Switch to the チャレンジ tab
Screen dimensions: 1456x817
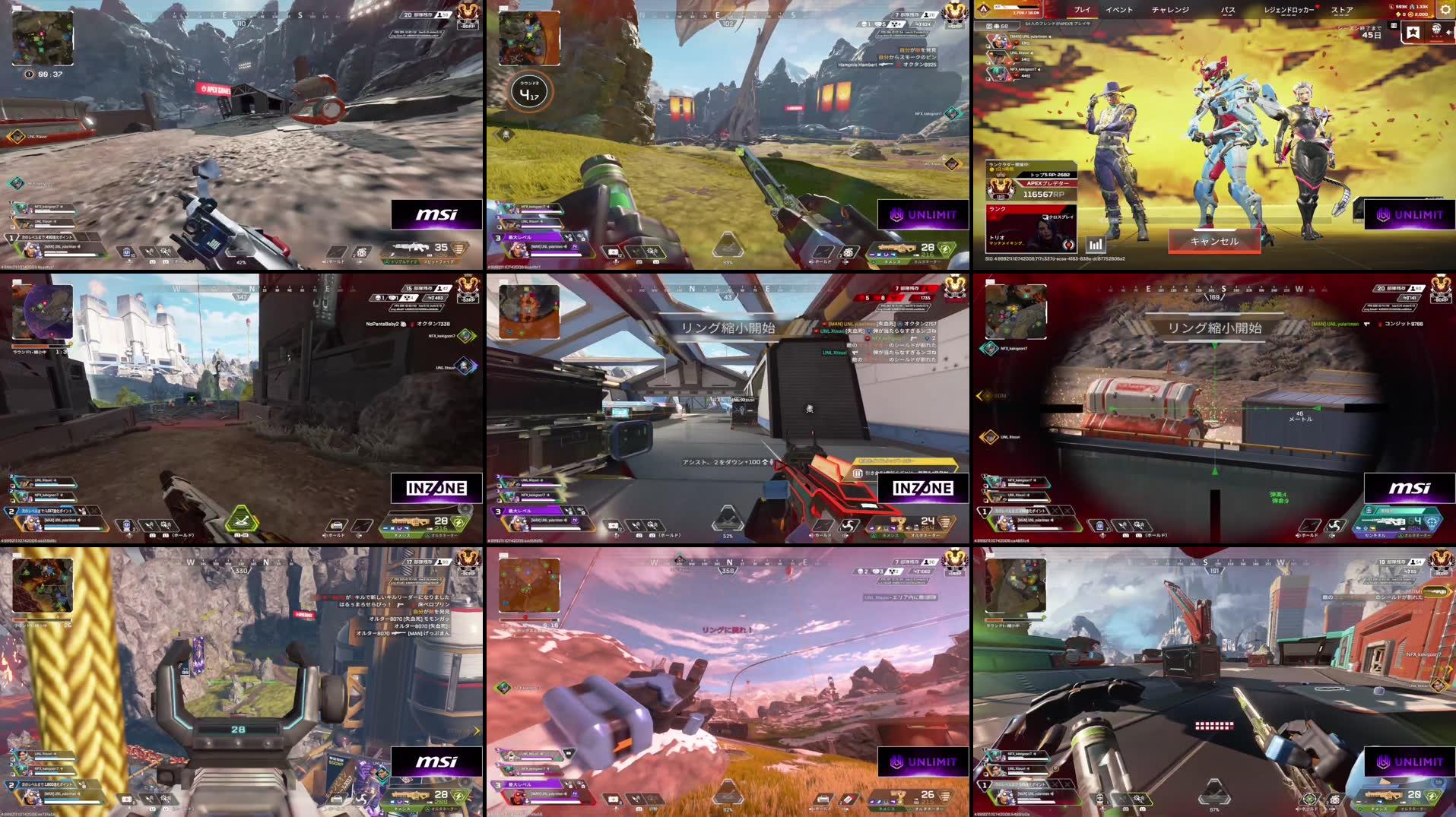[1170, 10]
